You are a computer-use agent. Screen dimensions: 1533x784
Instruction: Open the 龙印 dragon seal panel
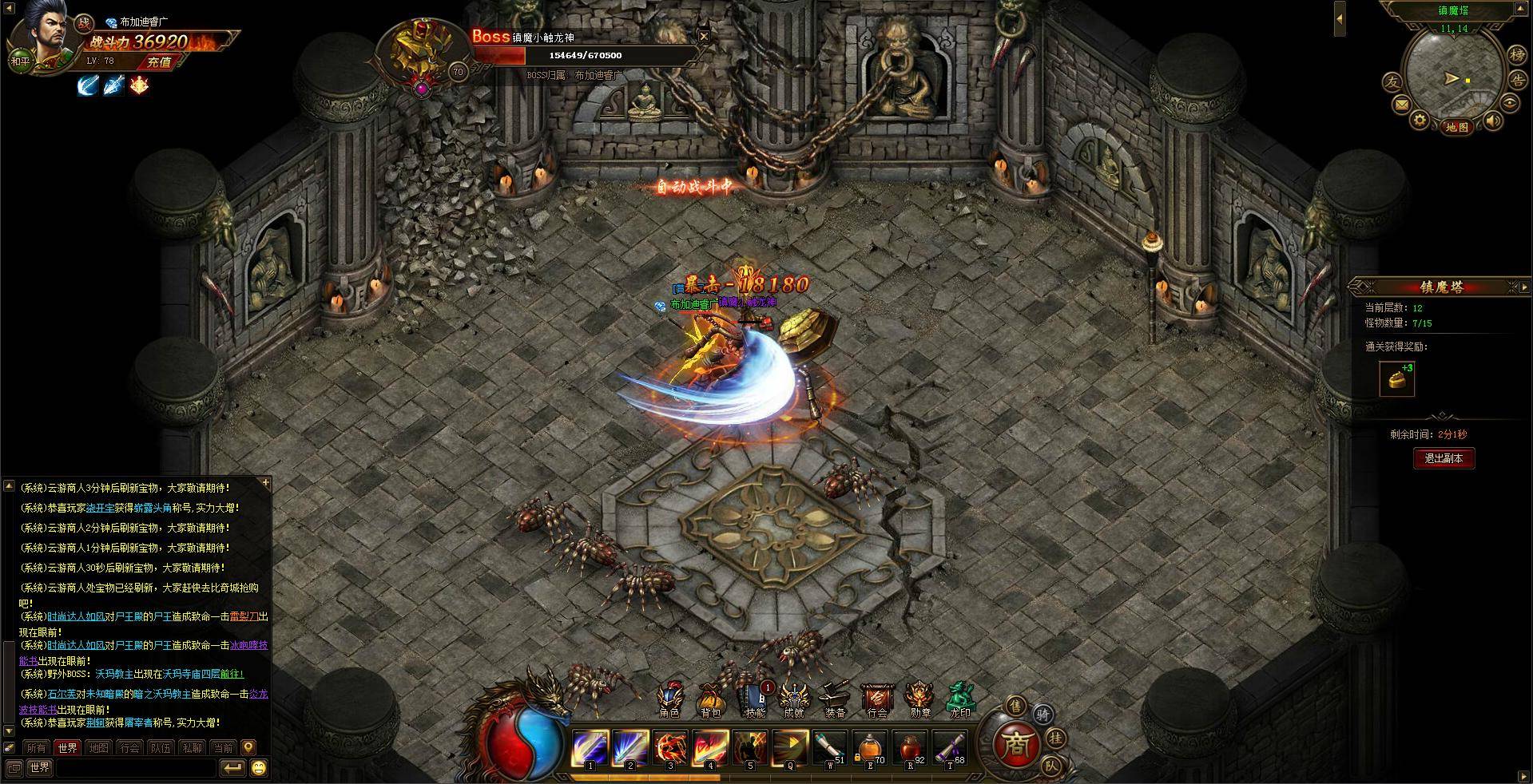[x=959, y=701]
